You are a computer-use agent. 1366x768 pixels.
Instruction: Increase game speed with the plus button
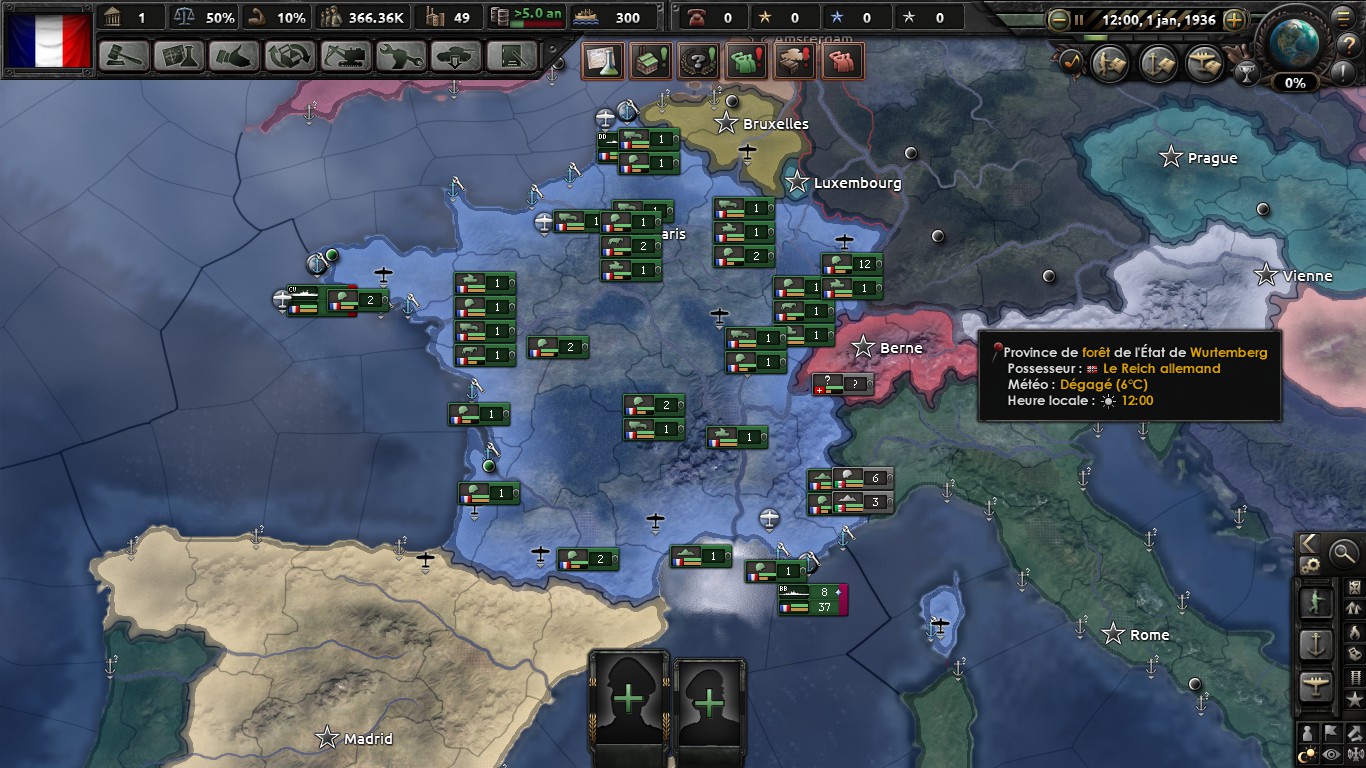click(1235, 19)
